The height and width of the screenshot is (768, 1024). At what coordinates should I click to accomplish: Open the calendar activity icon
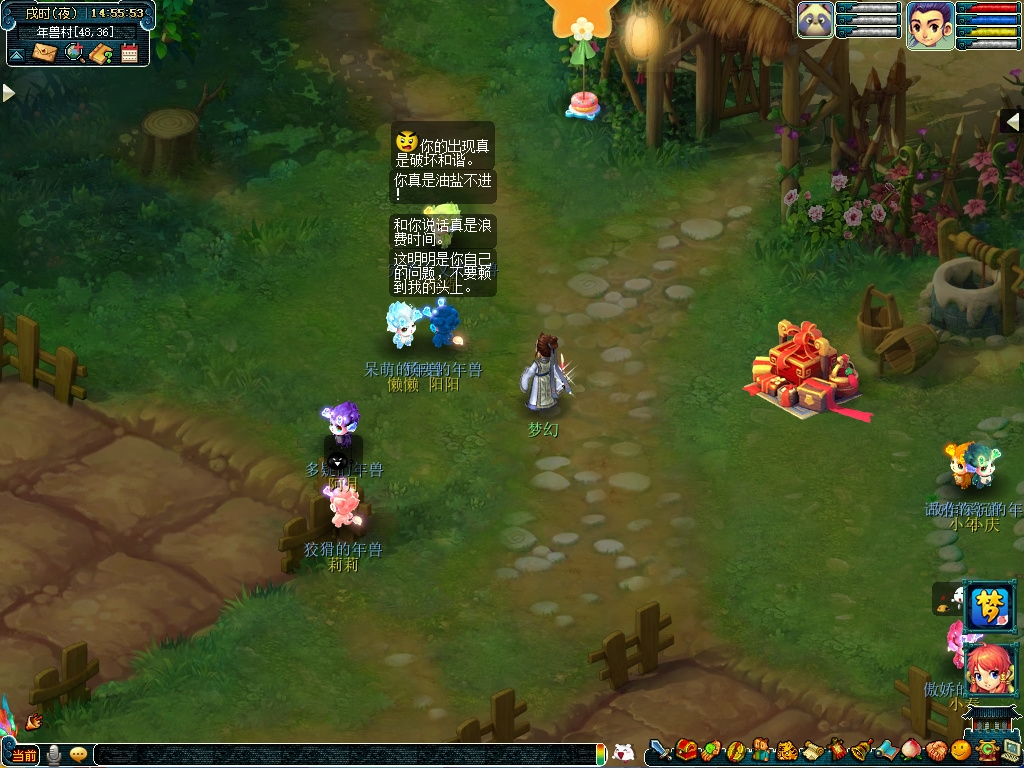[129, 52]
